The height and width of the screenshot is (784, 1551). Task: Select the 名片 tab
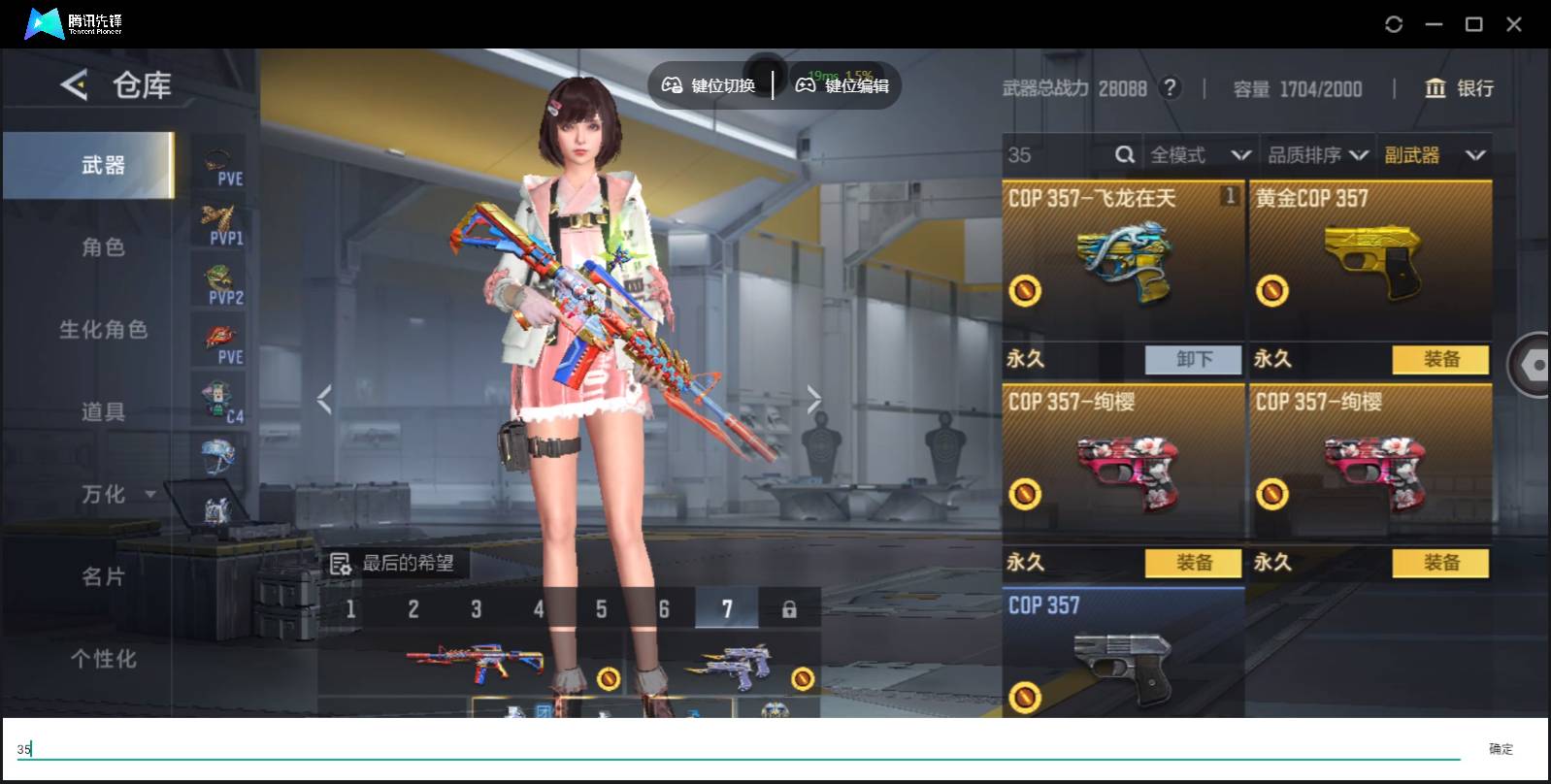pos(102,577)
